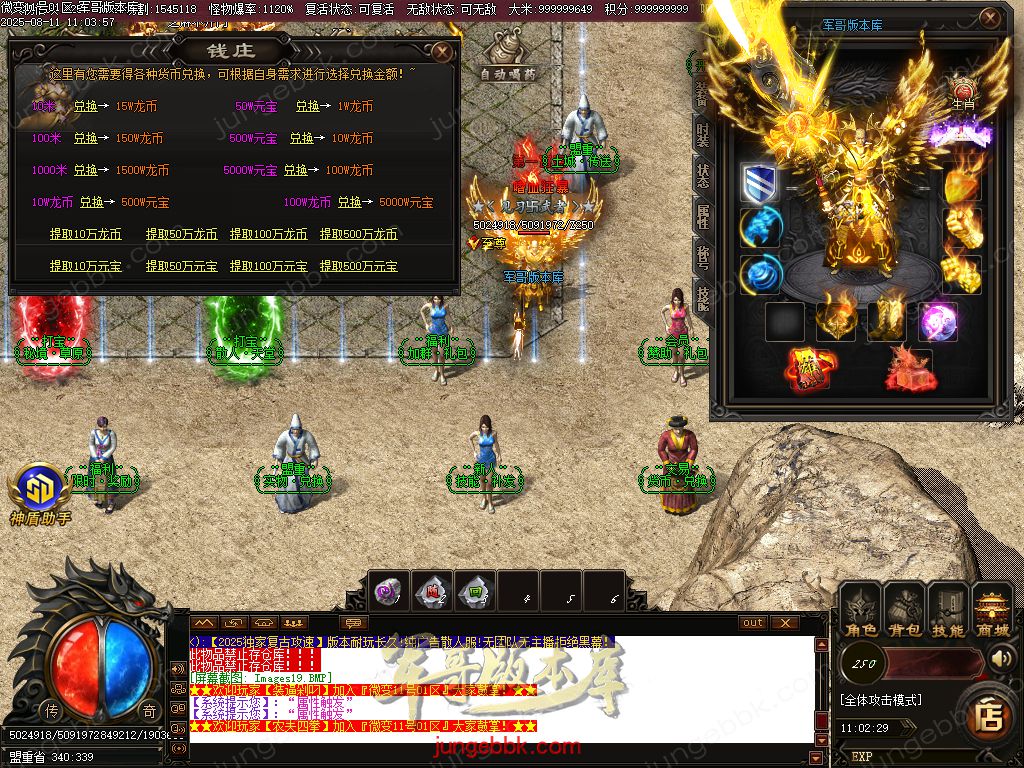
Task: Select the purple orb equipment slot
Action: (938, 322)
